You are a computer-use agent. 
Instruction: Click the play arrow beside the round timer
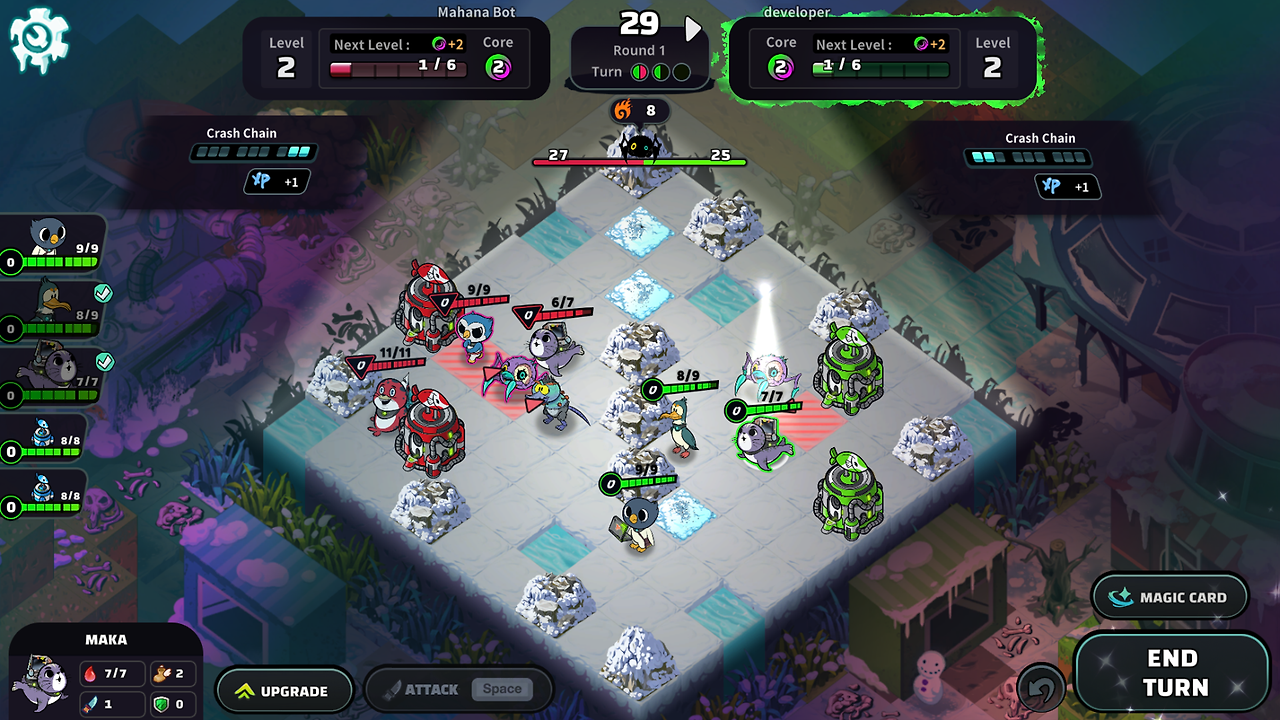[x=691, y=29]
